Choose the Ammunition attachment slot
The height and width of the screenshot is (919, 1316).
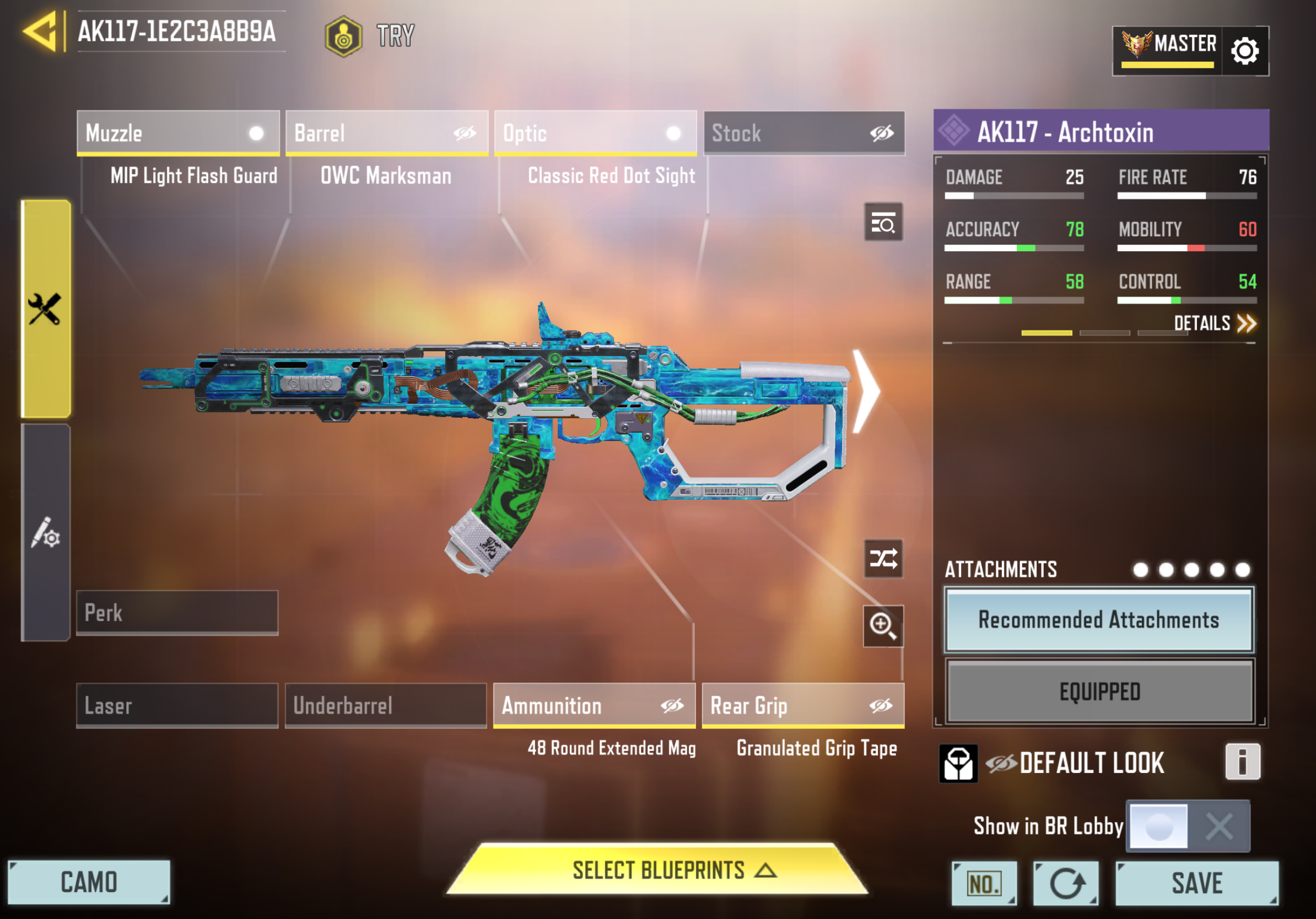pyautogui.click(x=595, y=705)
